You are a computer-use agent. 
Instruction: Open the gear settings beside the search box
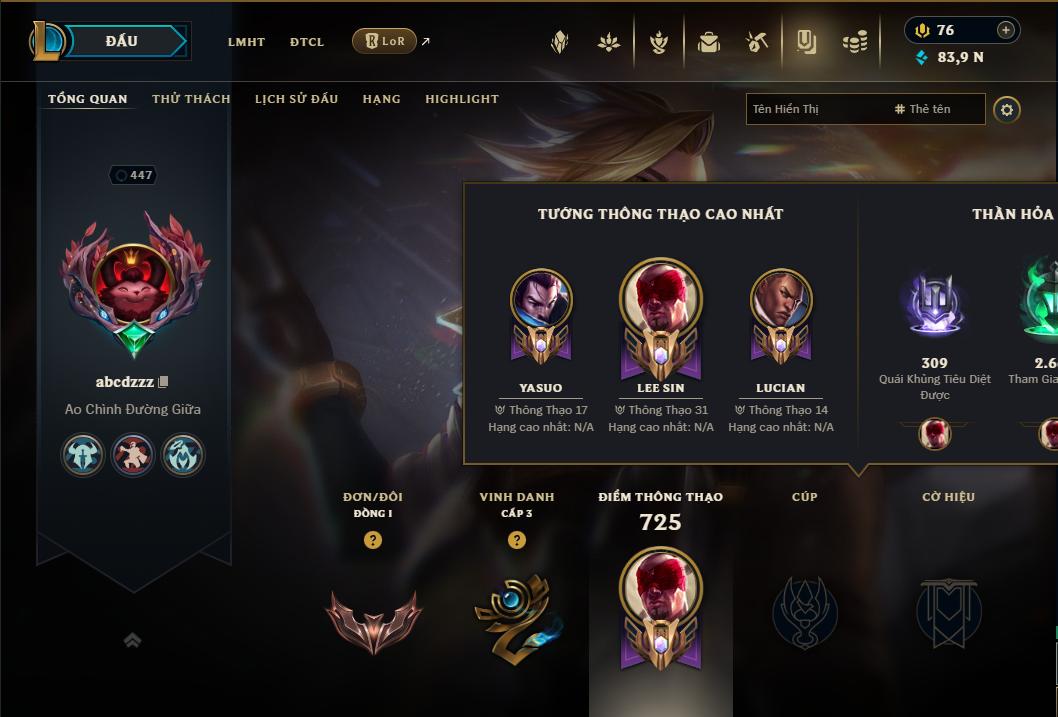tap(1007, 109)
